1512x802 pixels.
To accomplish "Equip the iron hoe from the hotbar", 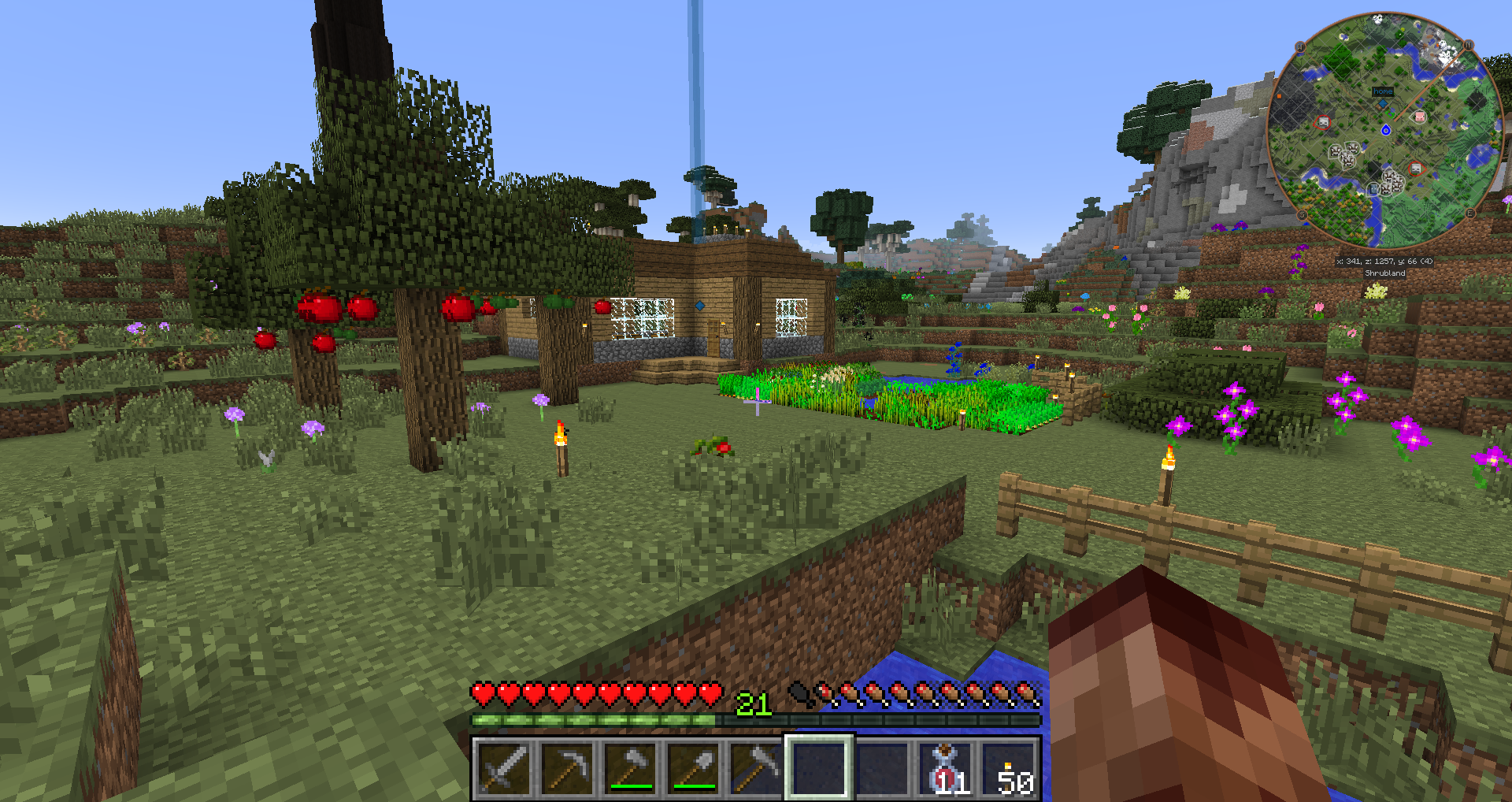I will [756, 767].
